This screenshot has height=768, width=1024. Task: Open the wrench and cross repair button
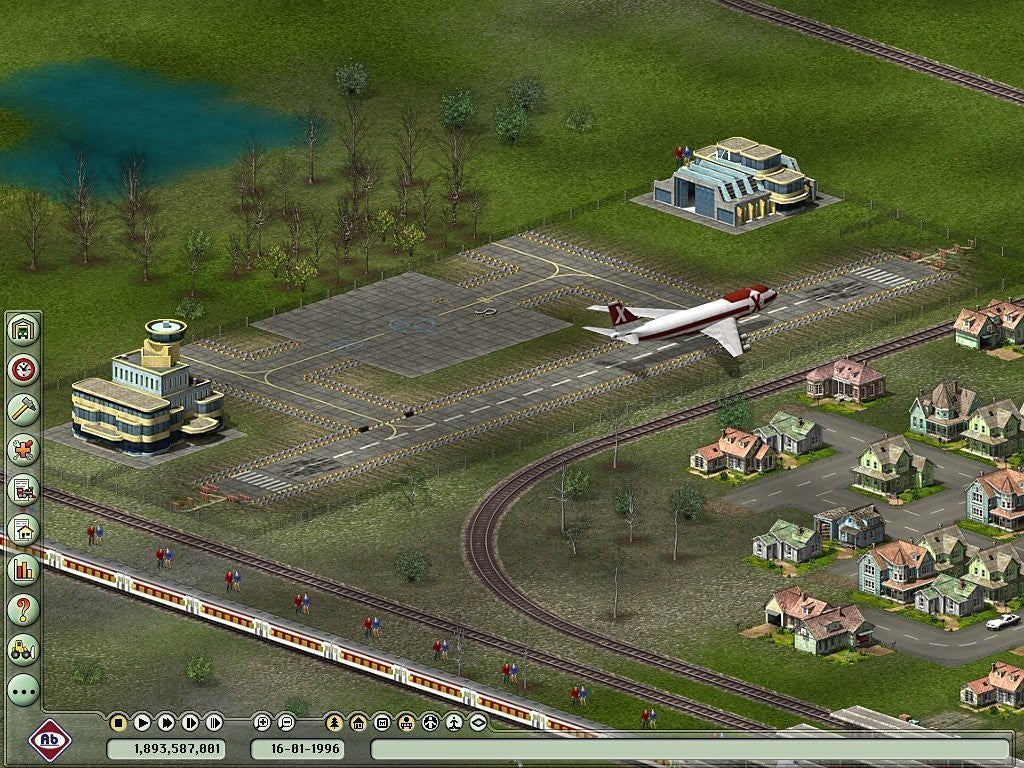(x=23, y=449)
